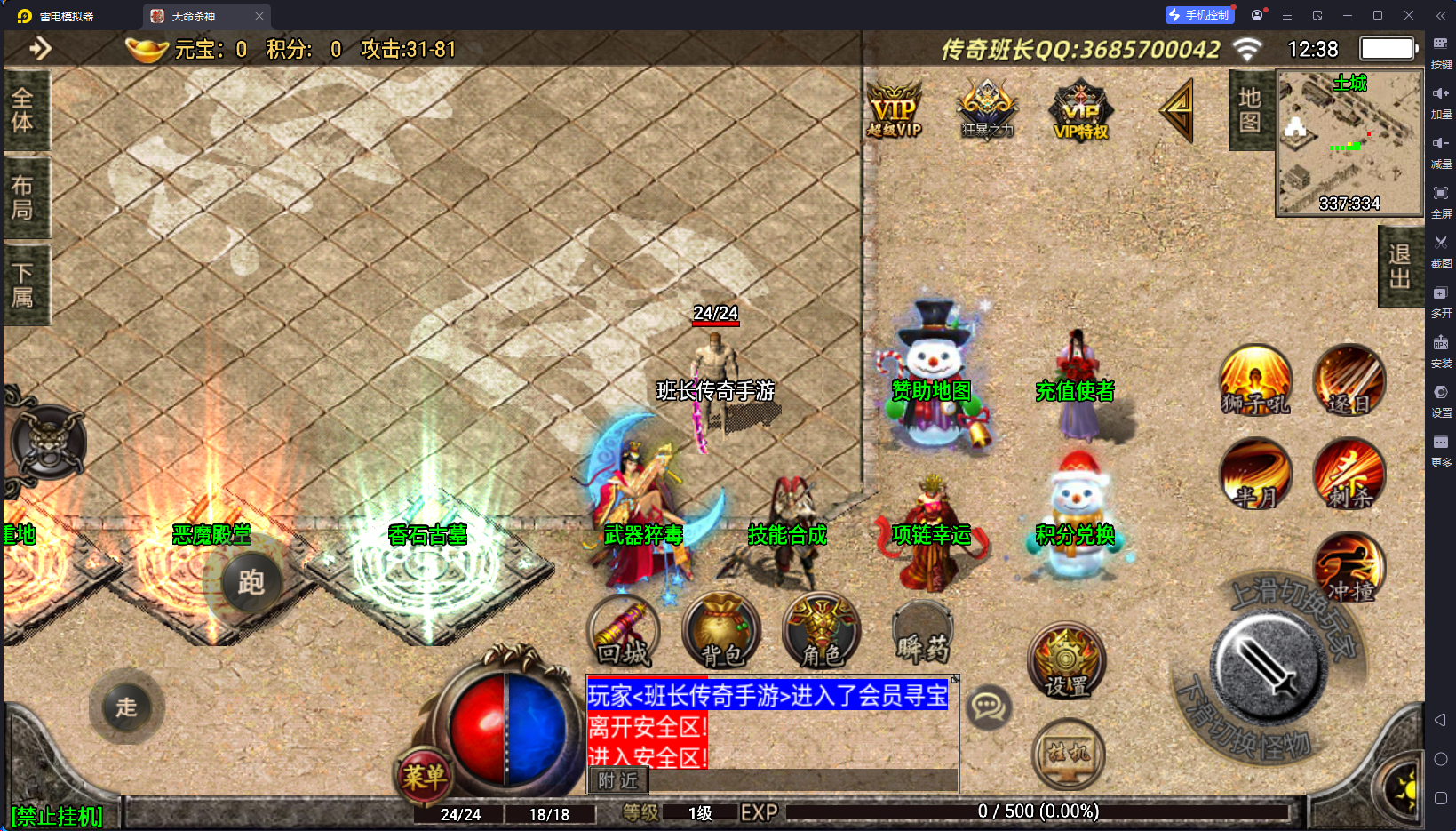Viewport: 1456px width, 831px height.
Task: Toggle the 跑 run mode button
Action: click(x=251, y=583)
